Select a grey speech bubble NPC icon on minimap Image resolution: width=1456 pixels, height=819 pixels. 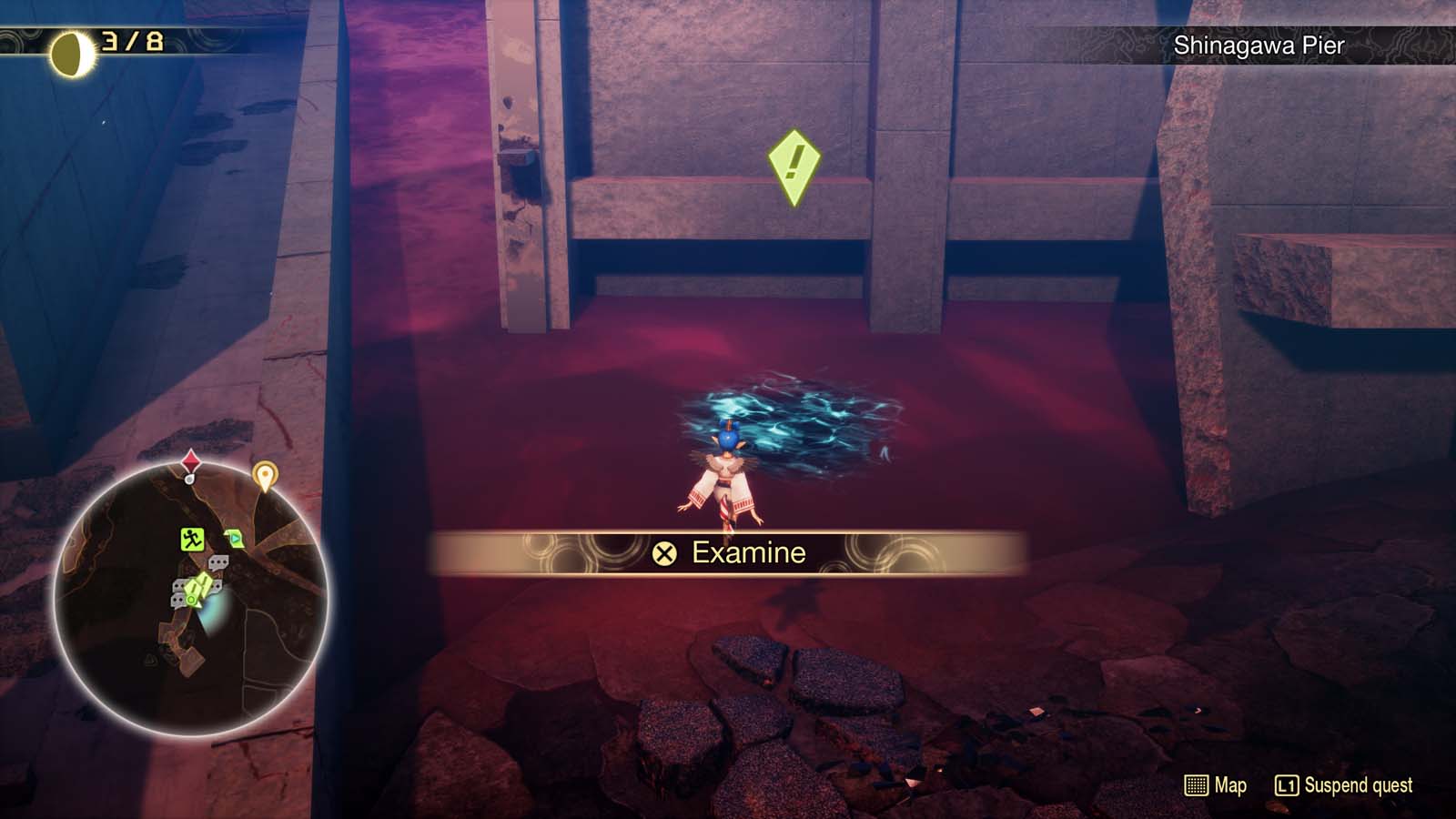(x=218, y=561)
